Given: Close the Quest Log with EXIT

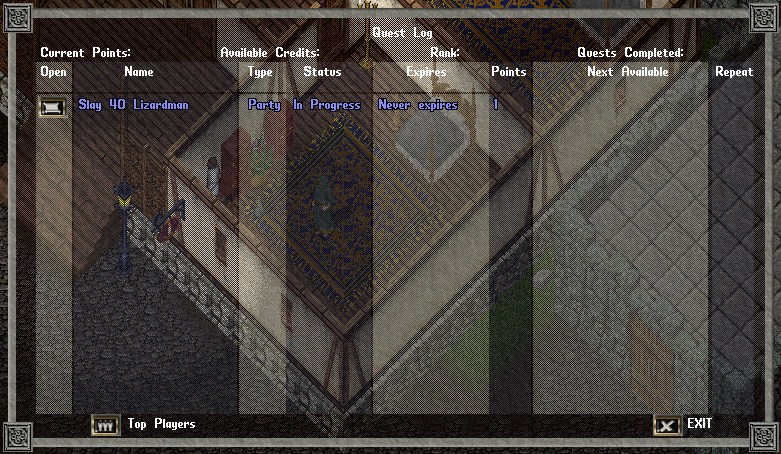Looking at the screenshot, I should click(x=667, y=425).
